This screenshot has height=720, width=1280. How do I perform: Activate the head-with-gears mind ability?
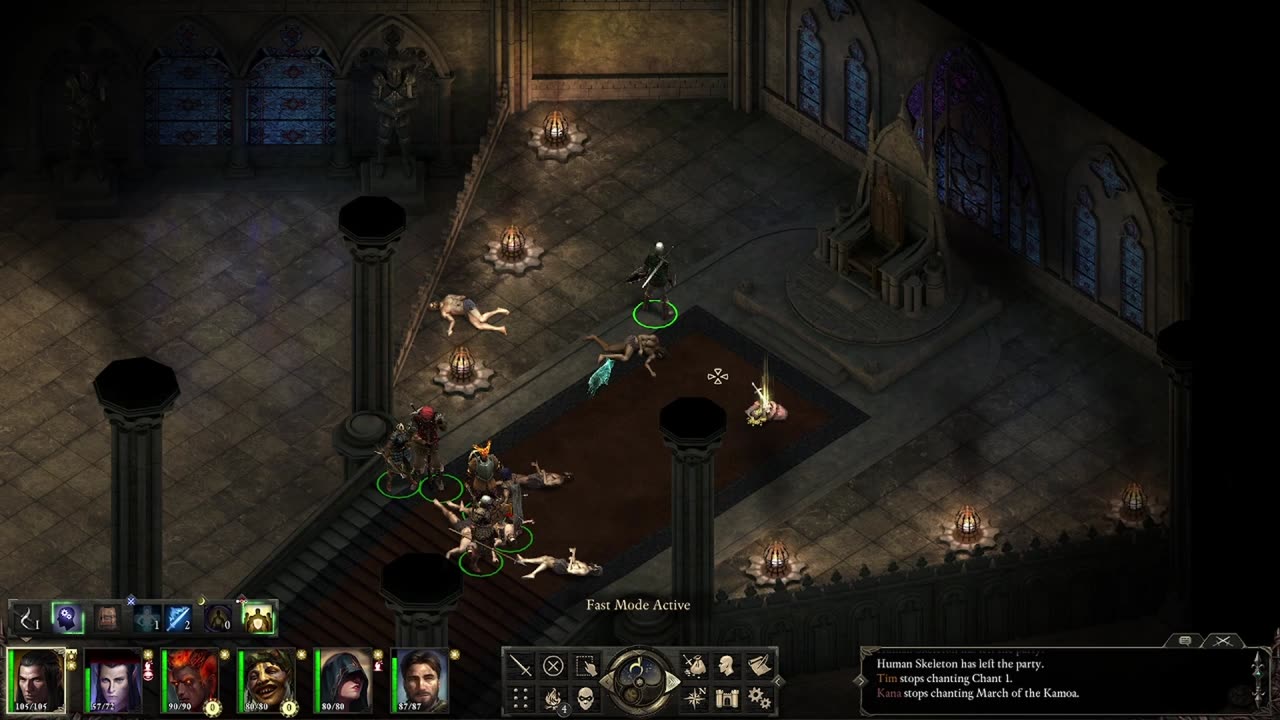pyautogui.click(x=67, y=619)
